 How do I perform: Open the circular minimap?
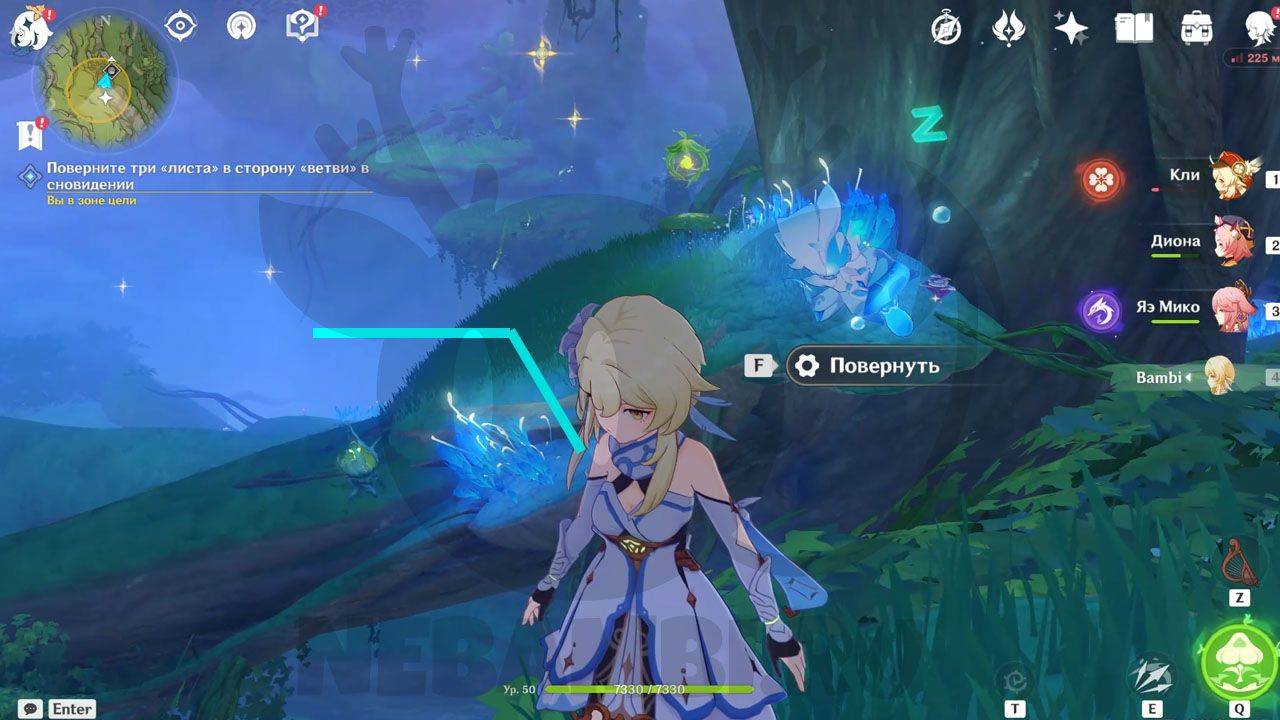pyautogui.click(x=104, y=85)
